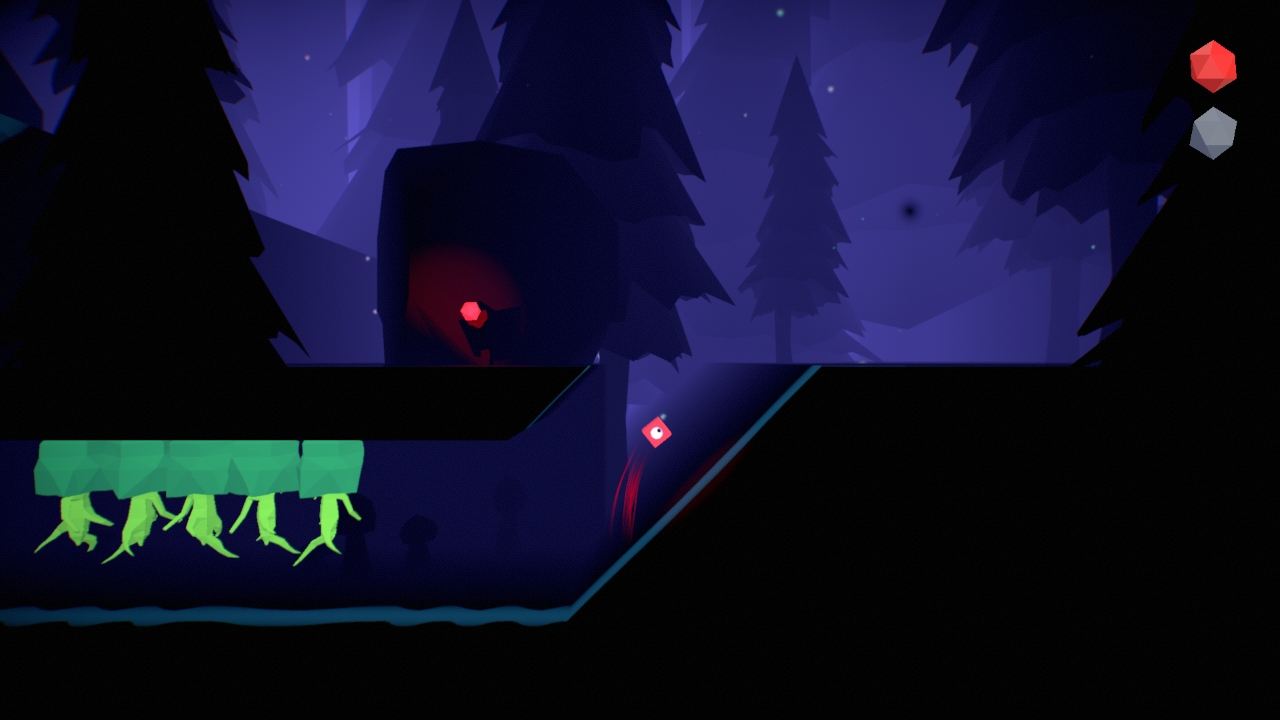The image size is (1280, 720).
Task: Click the red collectible gem inside the cave
Action: click(x=469, y=311)
